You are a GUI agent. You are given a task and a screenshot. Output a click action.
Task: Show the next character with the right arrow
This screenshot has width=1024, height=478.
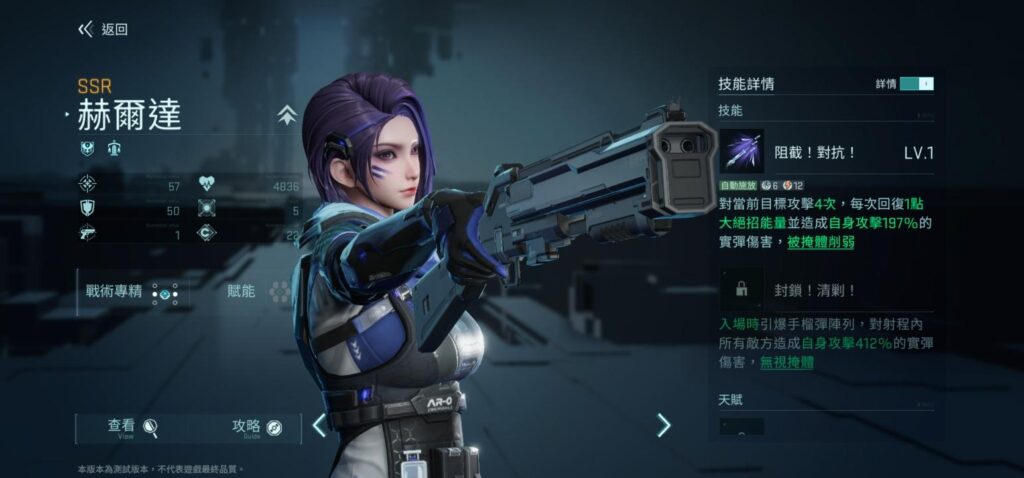pos(663,425)
